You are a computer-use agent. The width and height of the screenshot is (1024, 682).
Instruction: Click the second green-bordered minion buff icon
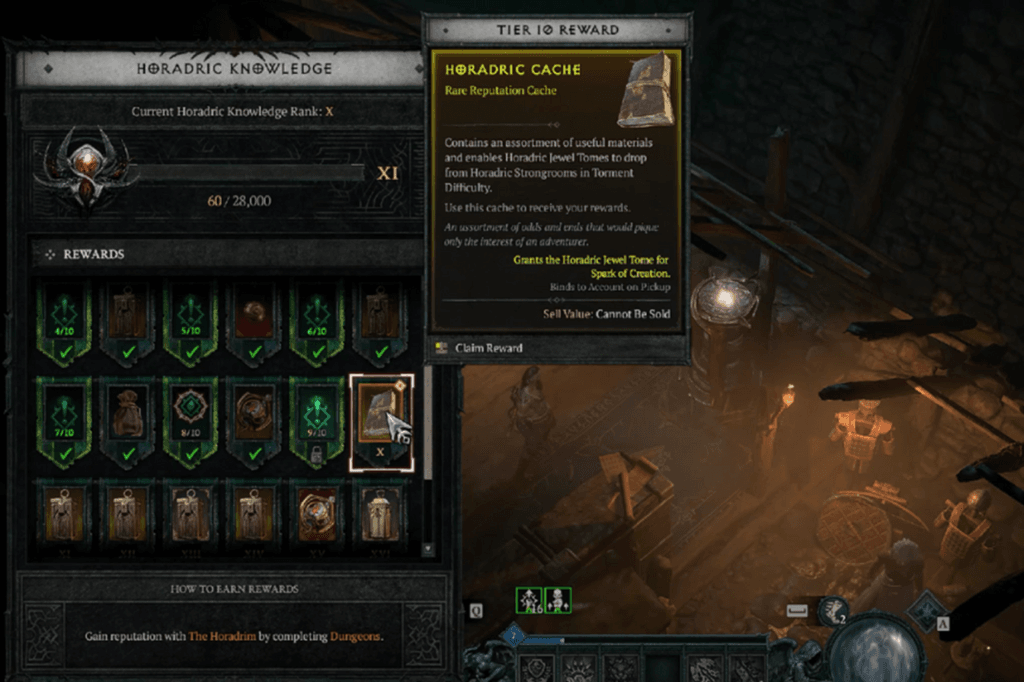[556, 600]
